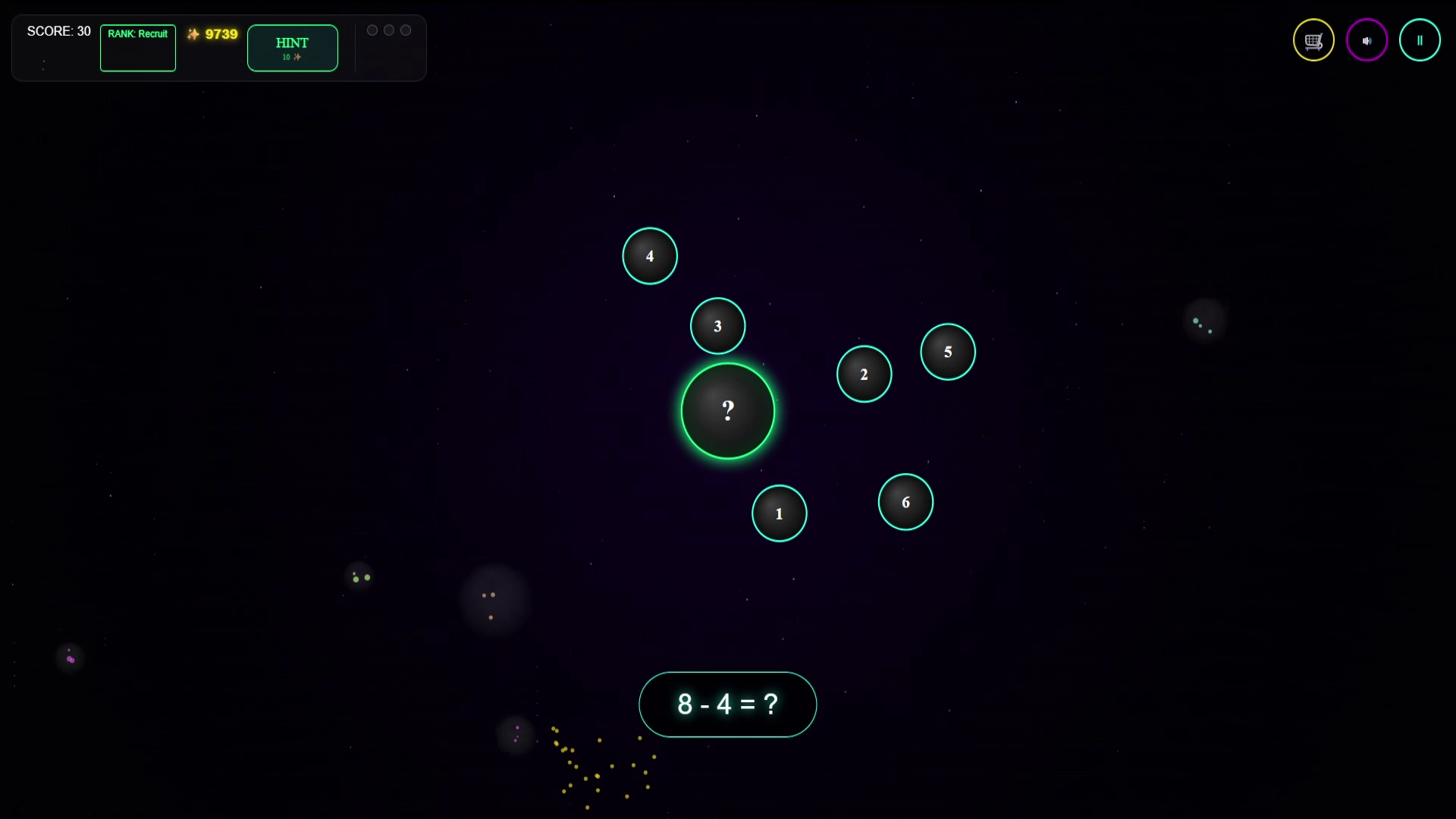Click the yellow star currency icon
This screenshot has width=1456, height=819.
192,34
